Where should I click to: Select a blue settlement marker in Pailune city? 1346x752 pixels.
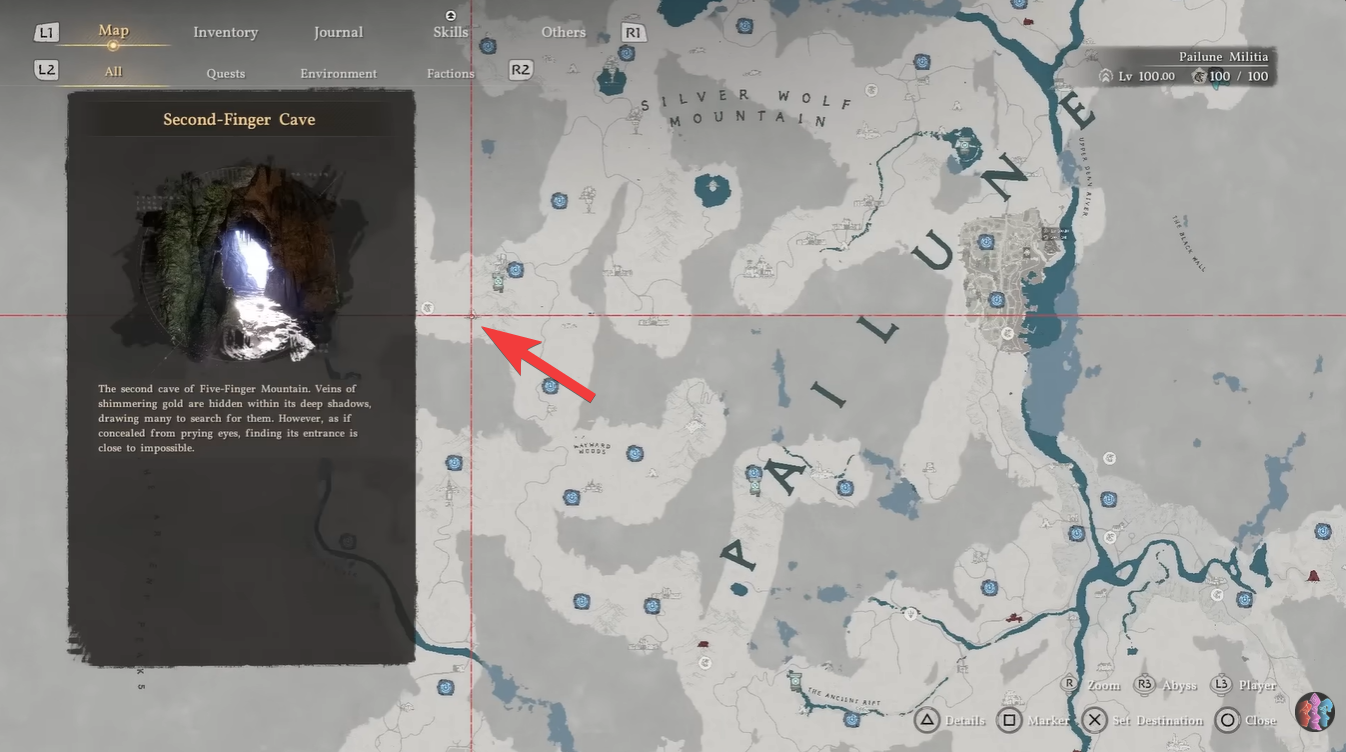985,242
